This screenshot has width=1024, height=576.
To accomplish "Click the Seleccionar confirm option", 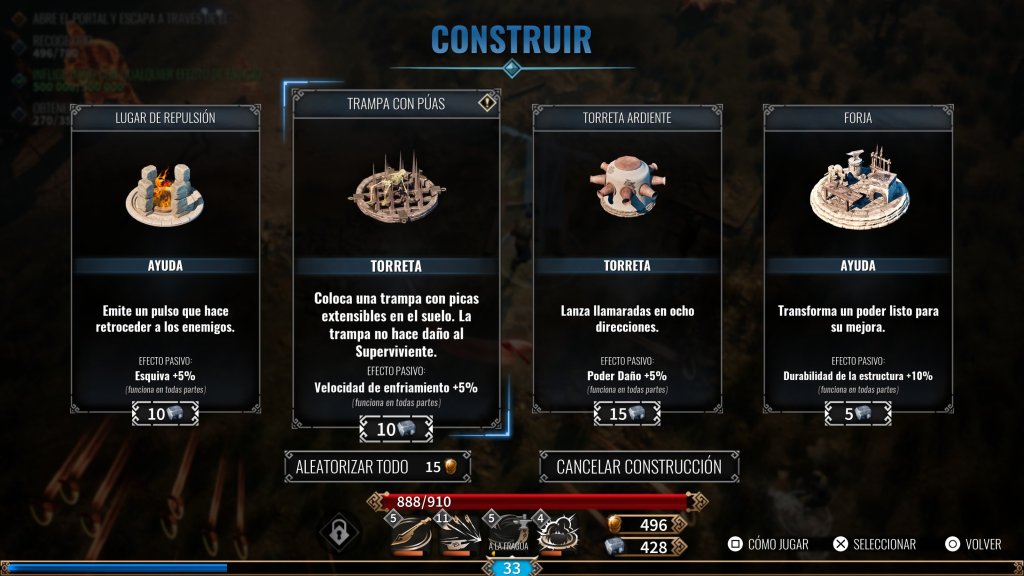I will point(874,544).
